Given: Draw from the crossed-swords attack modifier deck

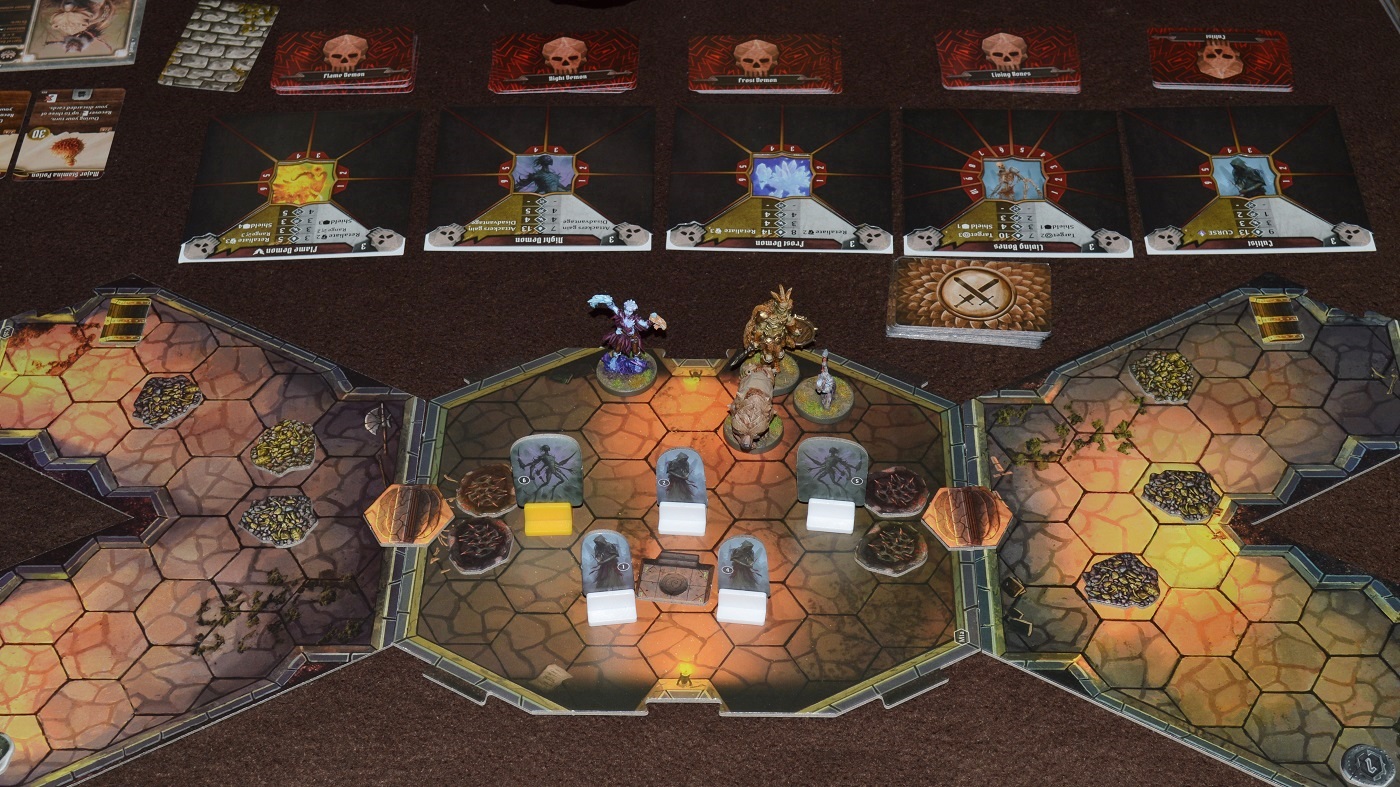Looking at the screenshot, I should coord(968,298).
